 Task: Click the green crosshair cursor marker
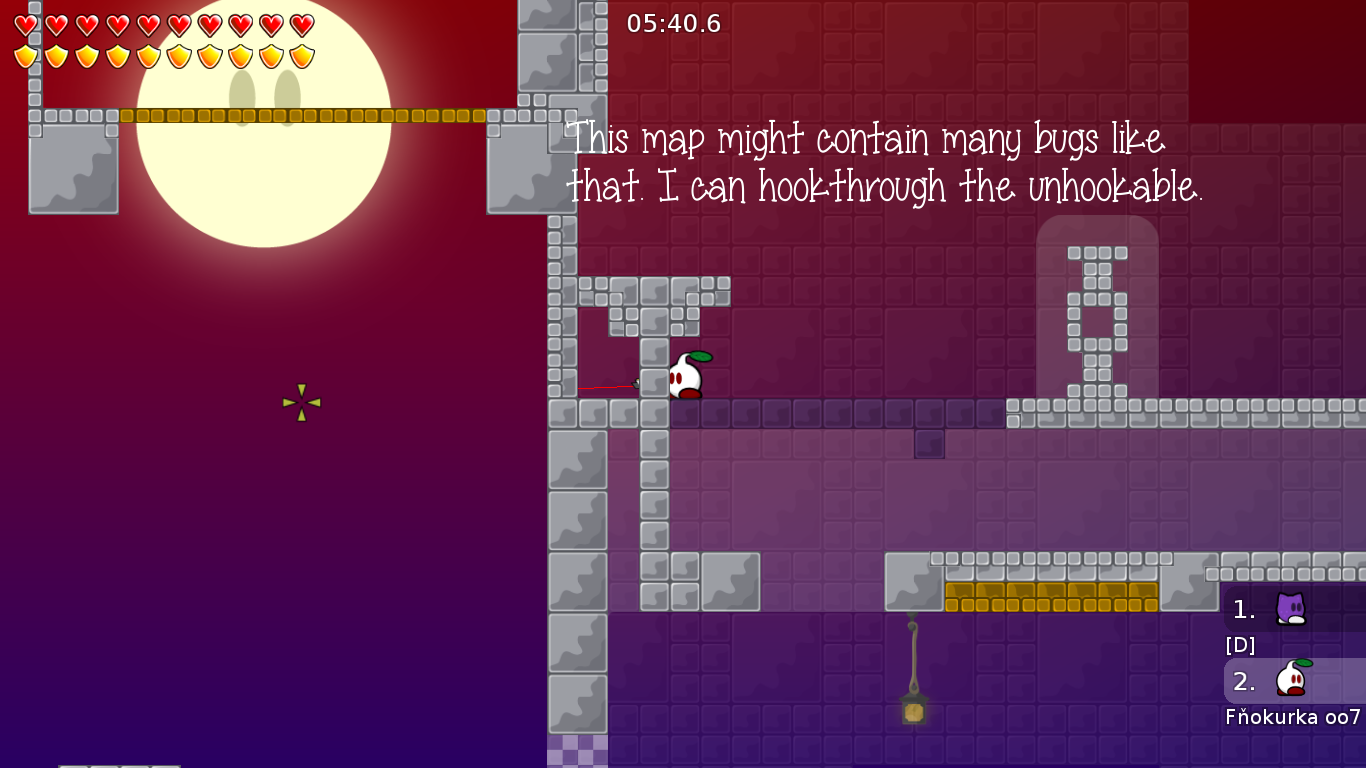click(x=302, y=403)
